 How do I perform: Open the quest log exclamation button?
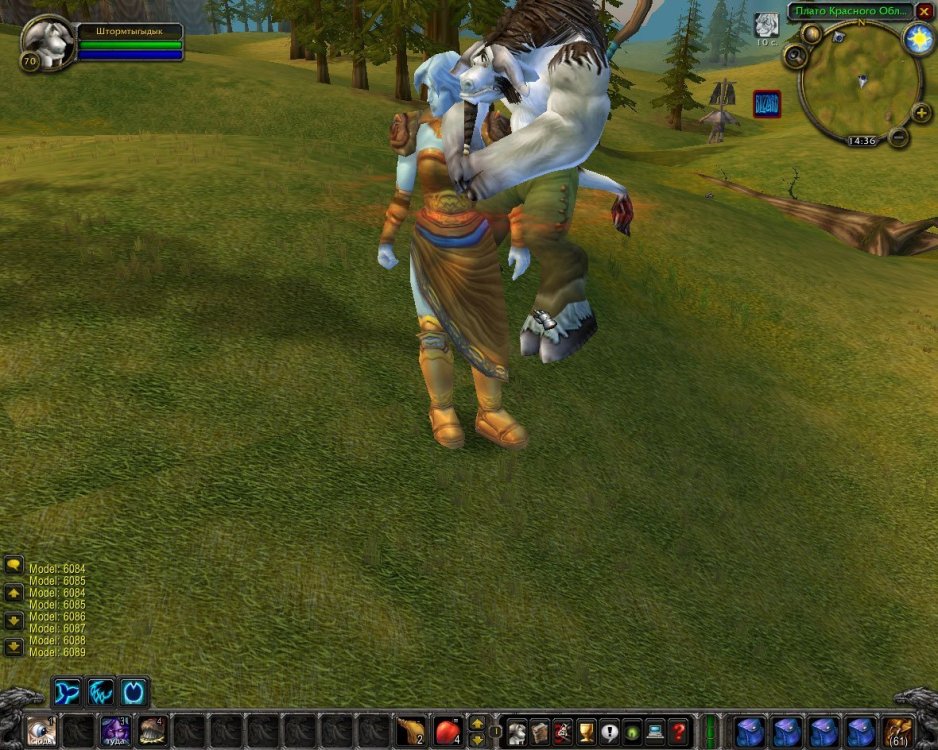[x=609, y=732]
